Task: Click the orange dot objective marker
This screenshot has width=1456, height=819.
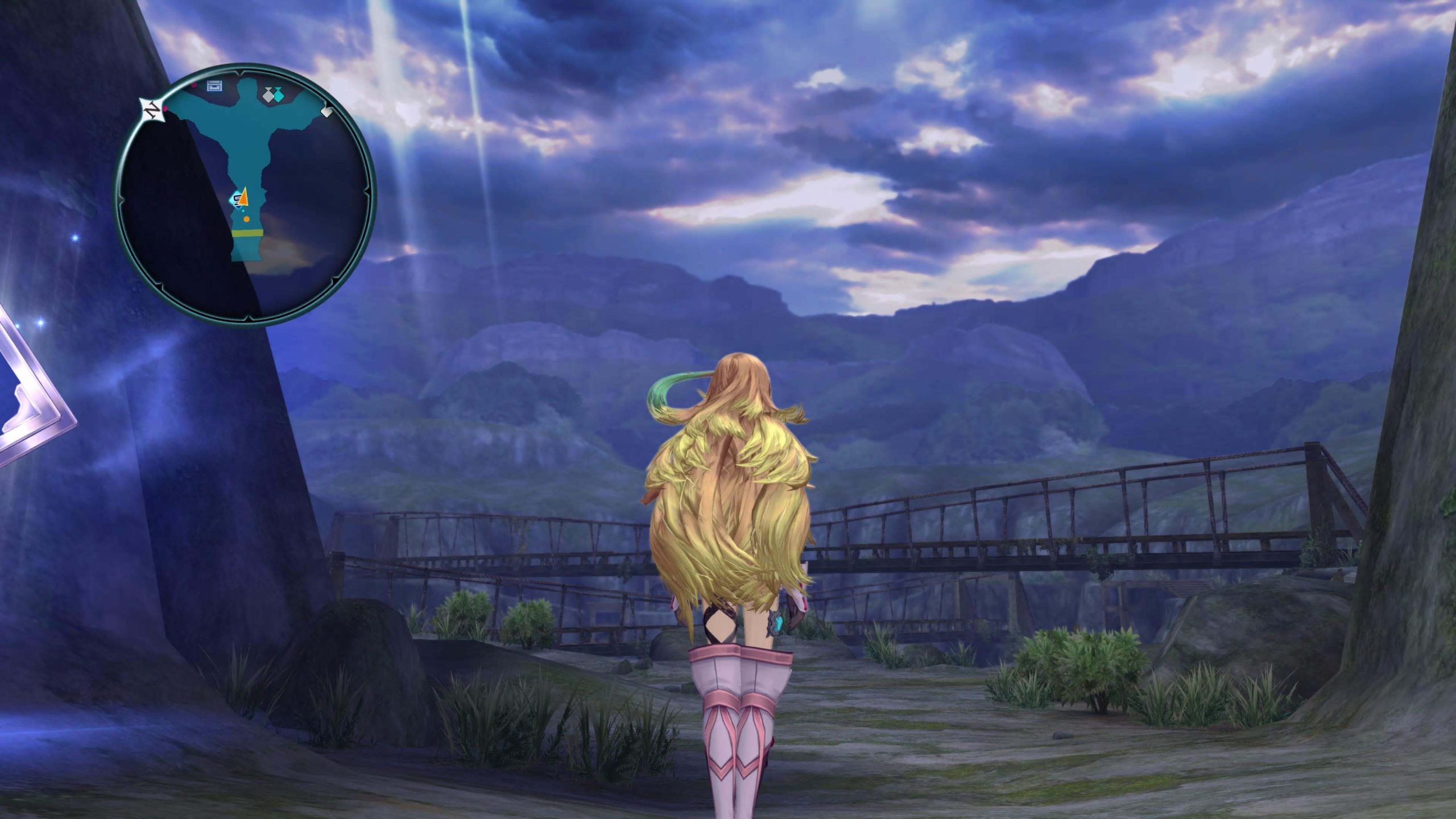Action: 246,219
